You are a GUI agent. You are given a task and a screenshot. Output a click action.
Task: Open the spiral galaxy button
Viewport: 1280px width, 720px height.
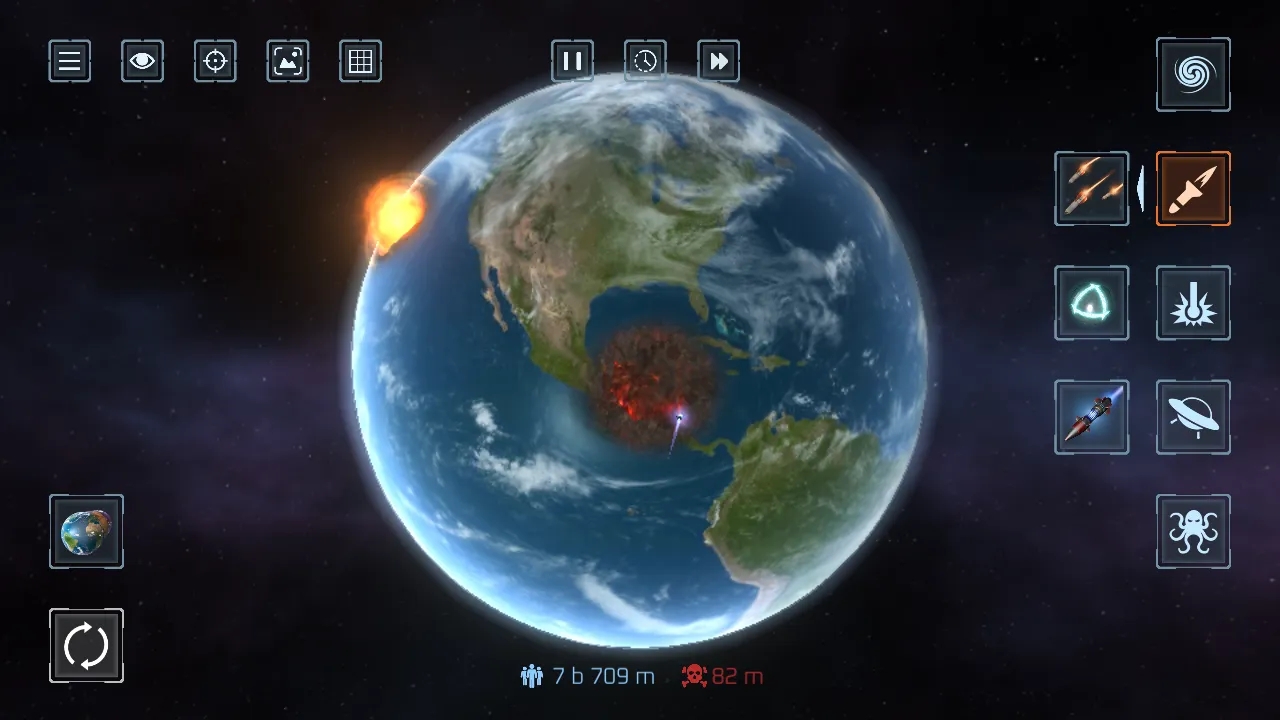click(x=1193, y=74)
